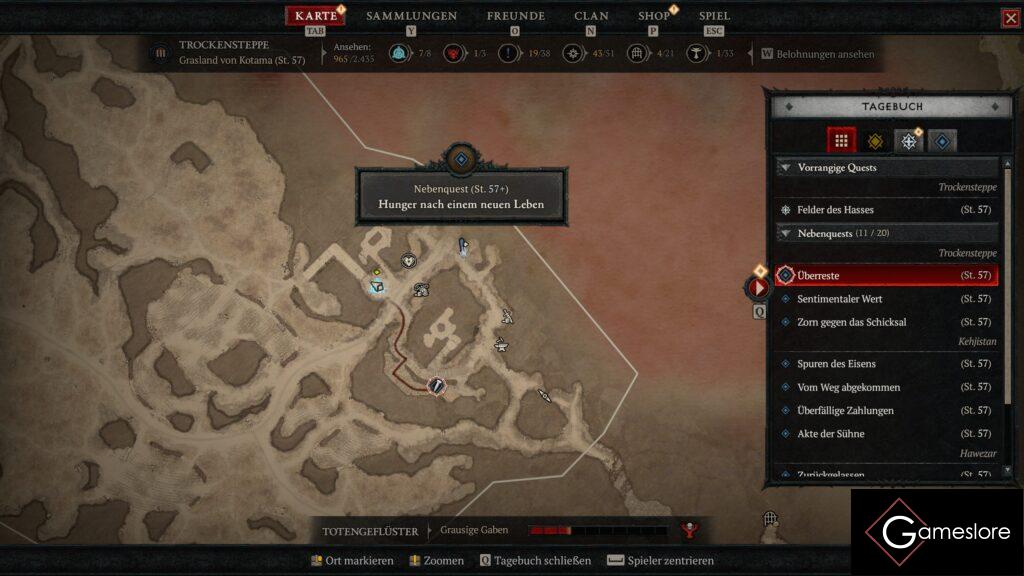Select the Akte der Sühne quest

[830, 434]
